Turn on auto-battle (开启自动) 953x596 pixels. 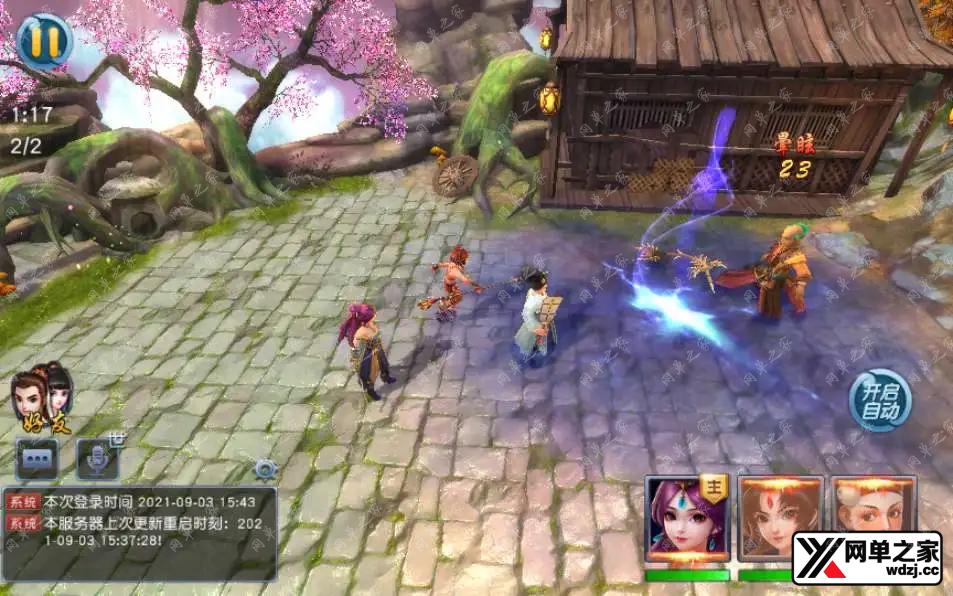881,401
